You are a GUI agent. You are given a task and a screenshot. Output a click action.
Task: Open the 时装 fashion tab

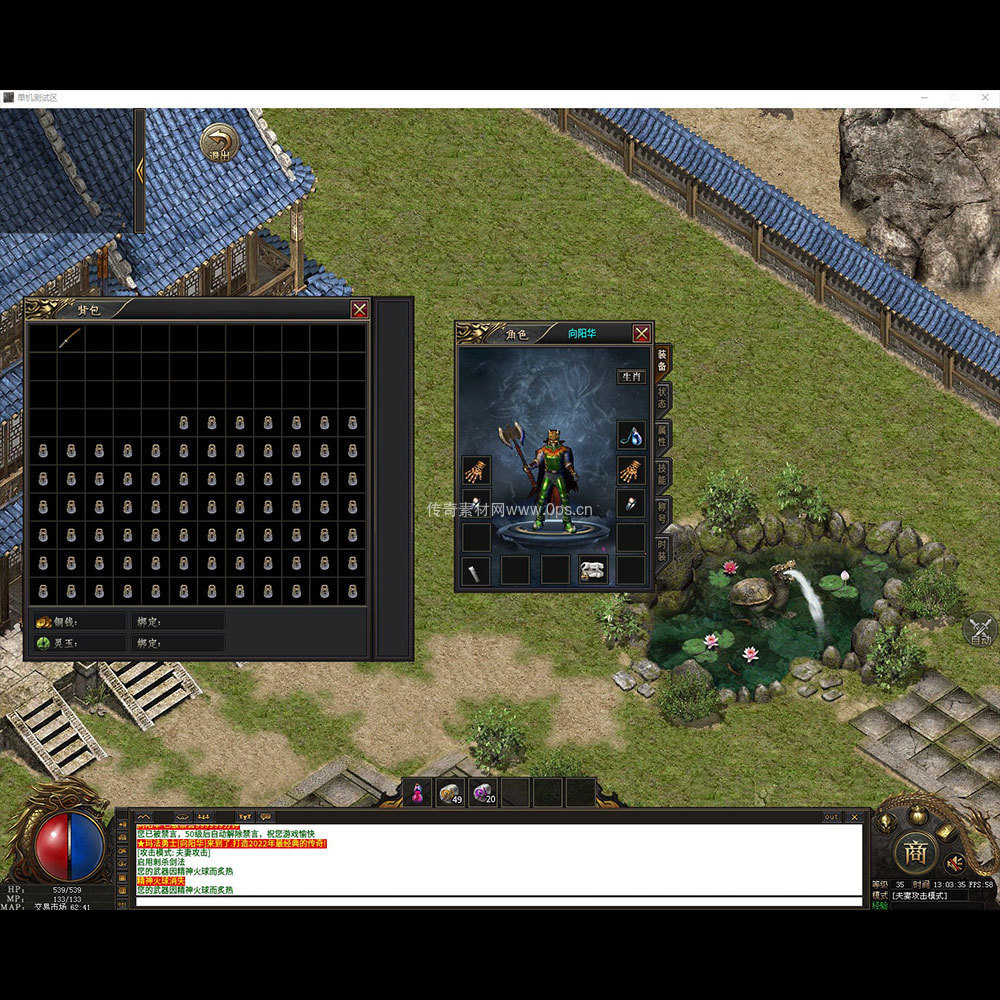pos(662,549)
